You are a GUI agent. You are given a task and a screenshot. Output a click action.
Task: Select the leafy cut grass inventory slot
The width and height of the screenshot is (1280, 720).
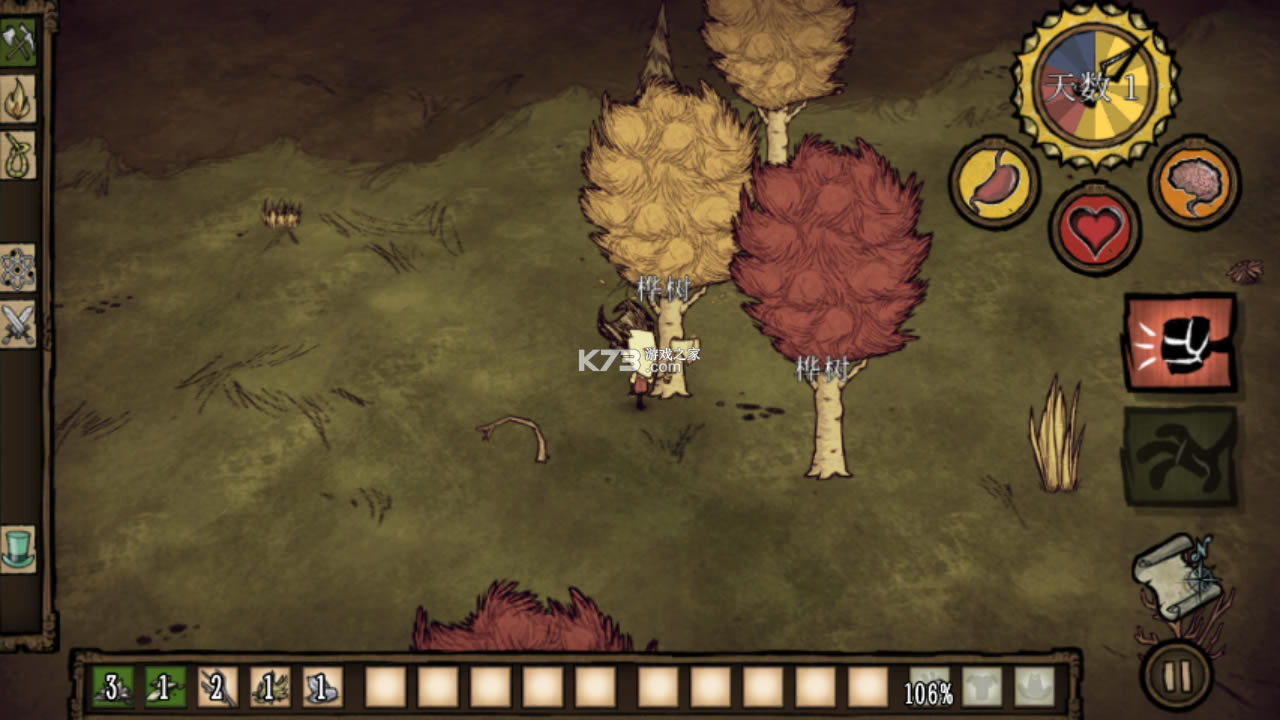(x=270, y=687)
